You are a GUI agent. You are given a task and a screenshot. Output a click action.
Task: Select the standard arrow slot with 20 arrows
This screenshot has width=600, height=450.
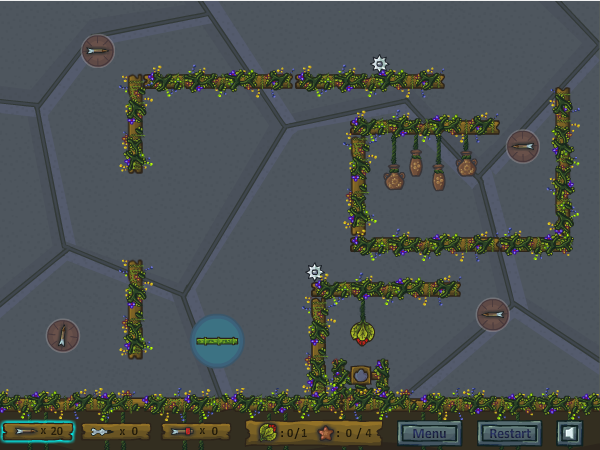click(x=38, y=431)
